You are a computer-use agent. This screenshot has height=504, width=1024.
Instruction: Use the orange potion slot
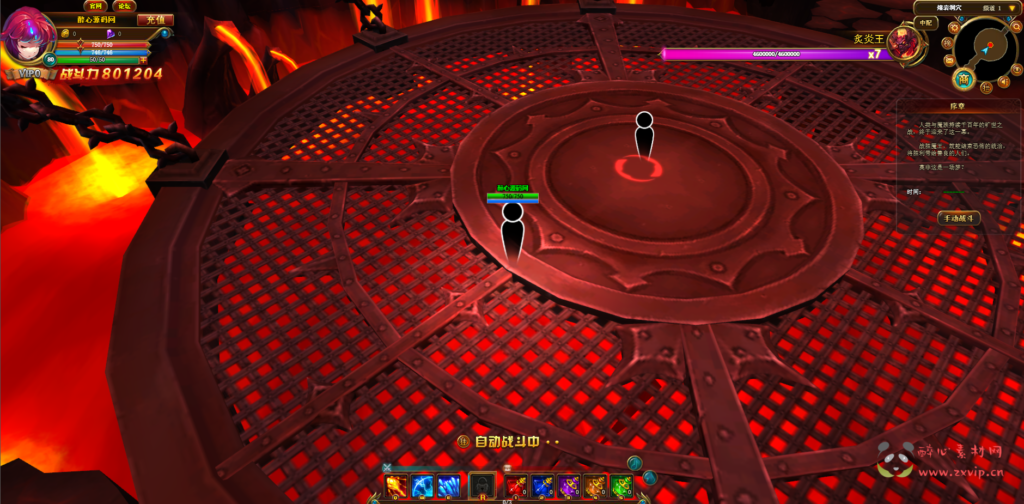[595, 486]
